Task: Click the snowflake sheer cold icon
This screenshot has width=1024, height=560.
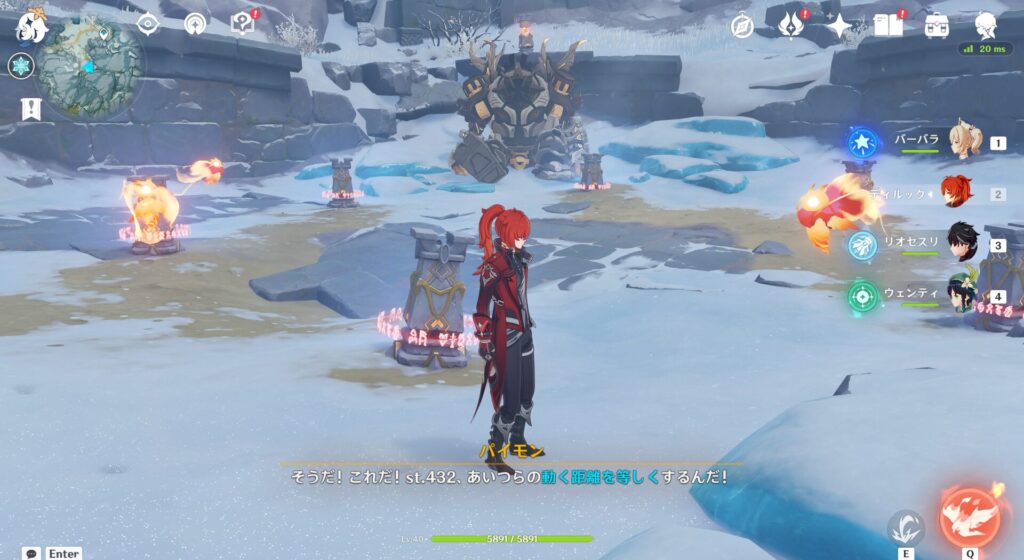Action: coord(21,66)
